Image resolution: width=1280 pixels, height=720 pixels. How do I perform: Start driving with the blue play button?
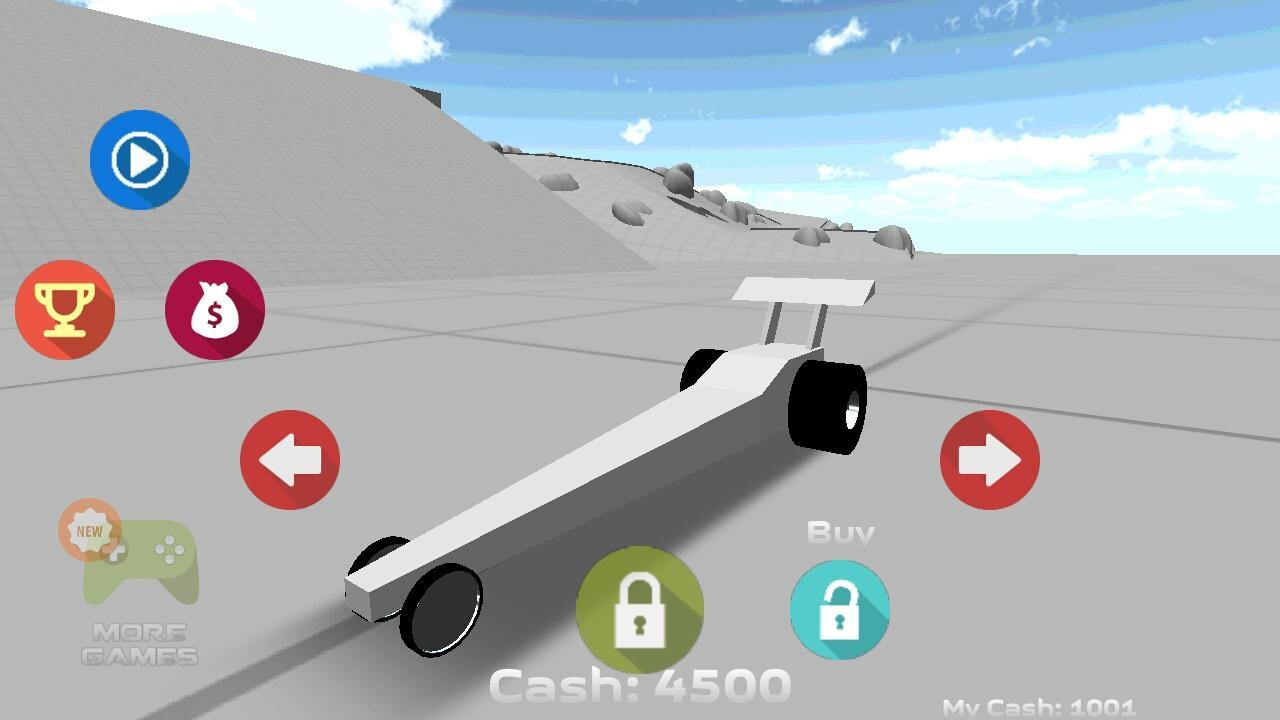click(140, 160)
